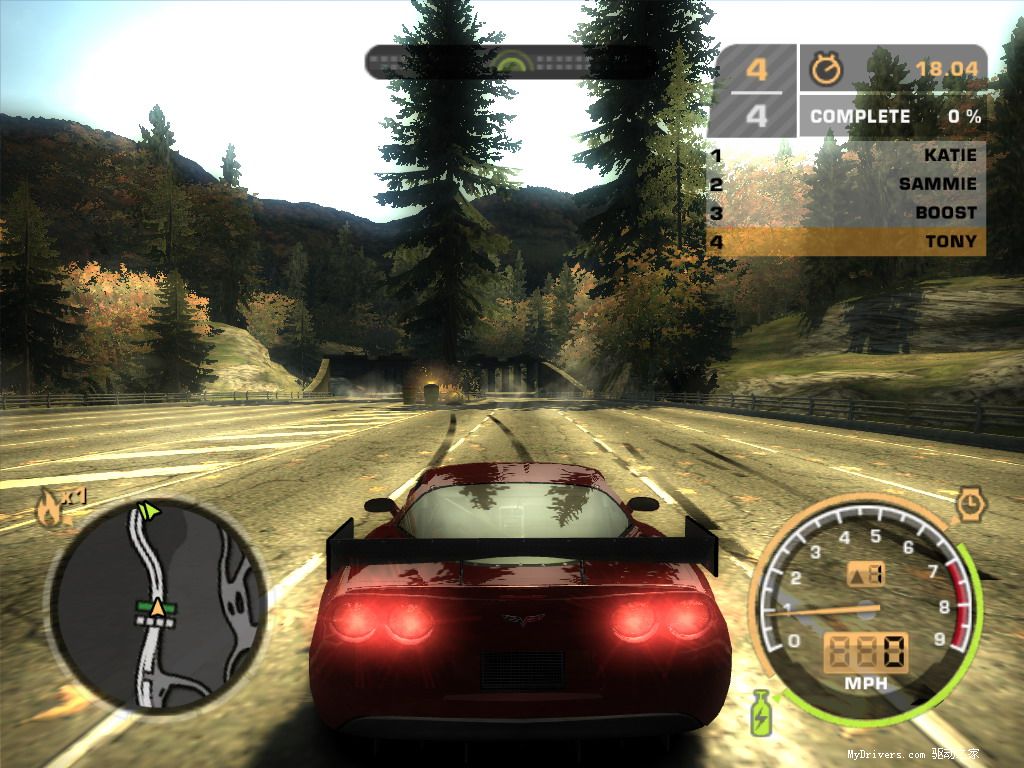
Task: Click the orange player arrow on the minimap
Action: [x=157, y=607]
